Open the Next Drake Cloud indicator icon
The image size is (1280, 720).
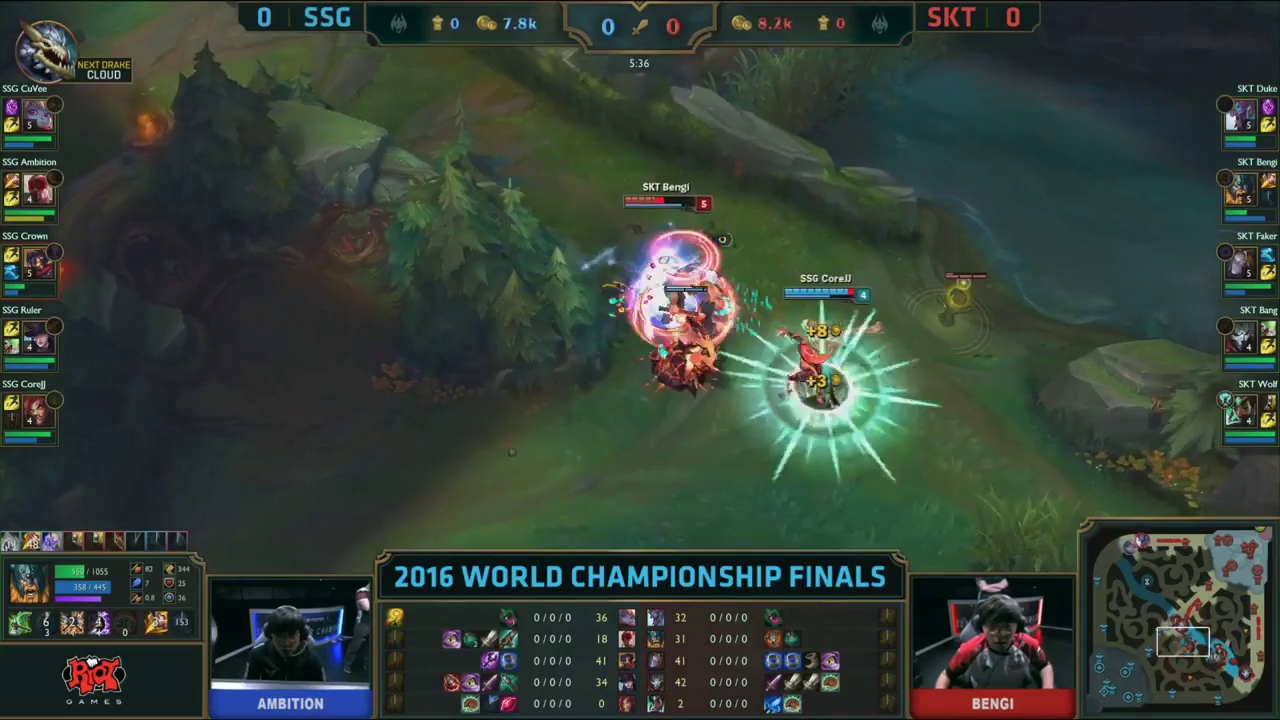click(x=45, y=50)
